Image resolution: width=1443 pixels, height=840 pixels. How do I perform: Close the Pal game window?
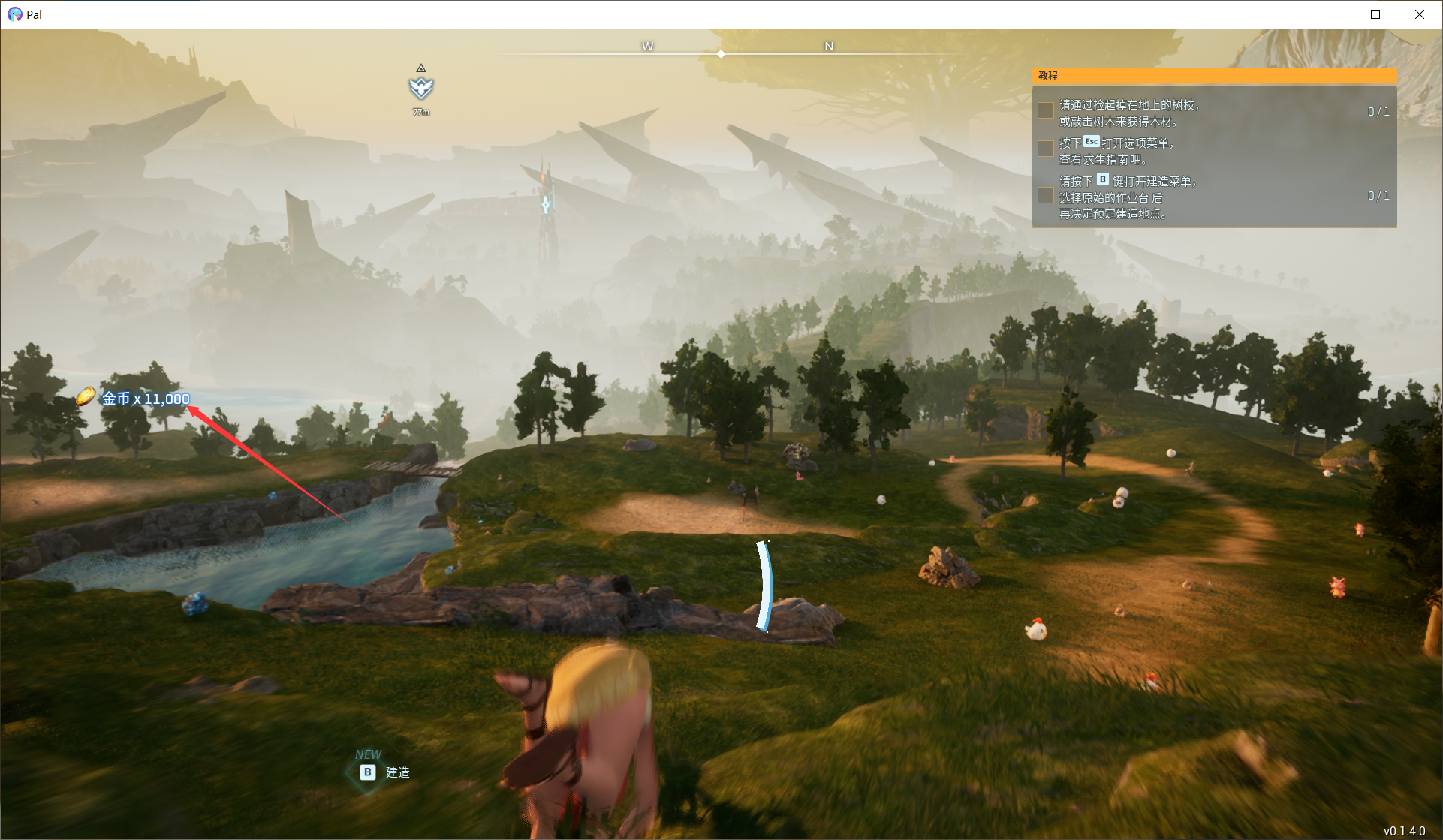pyautogui.click(x=1419, y=14)
